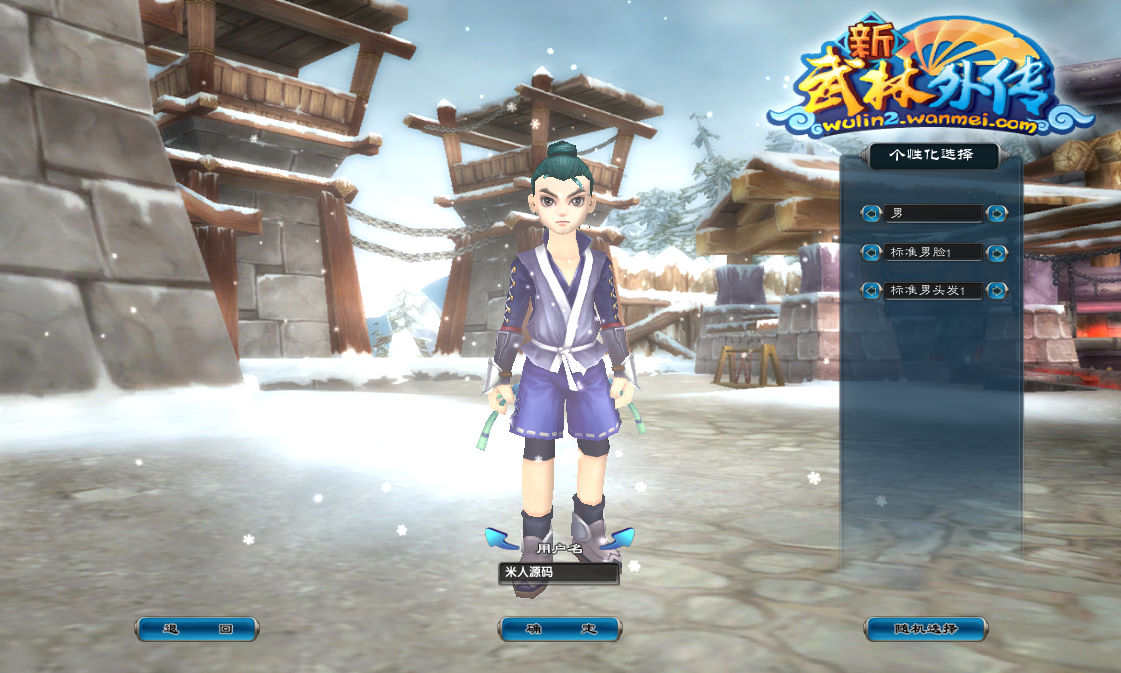The height and width of the screenshot is (673, 1121).
Task: Switch gender with right arrow beside 男
Action: point(996,213)
